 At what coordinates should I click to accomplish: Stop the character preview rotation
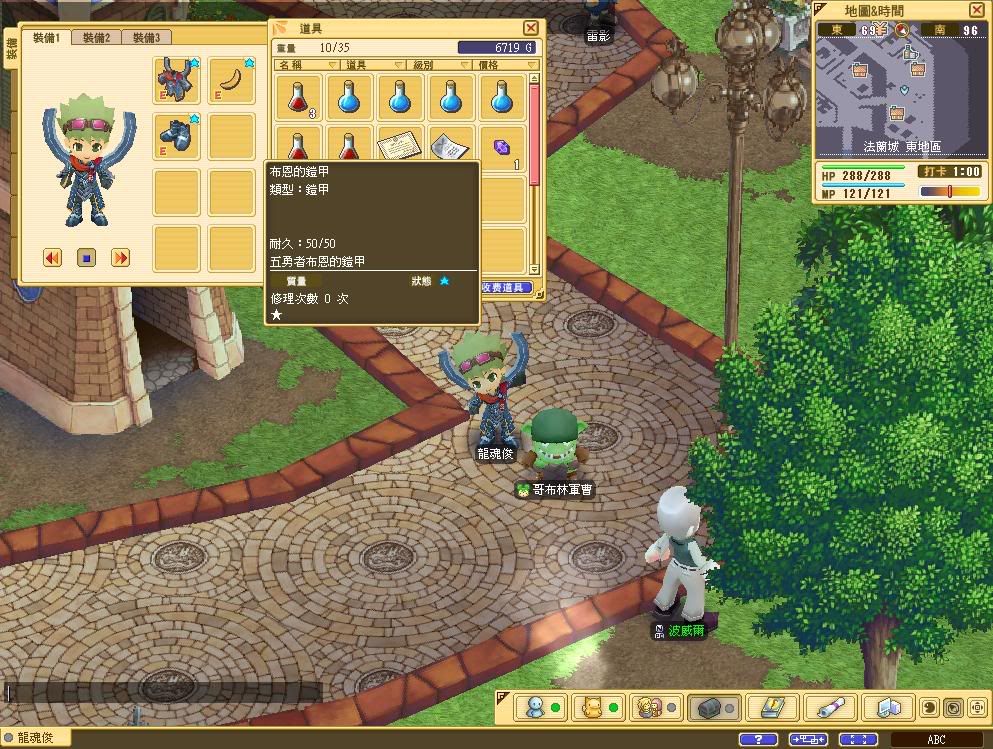tap(87, 258)
